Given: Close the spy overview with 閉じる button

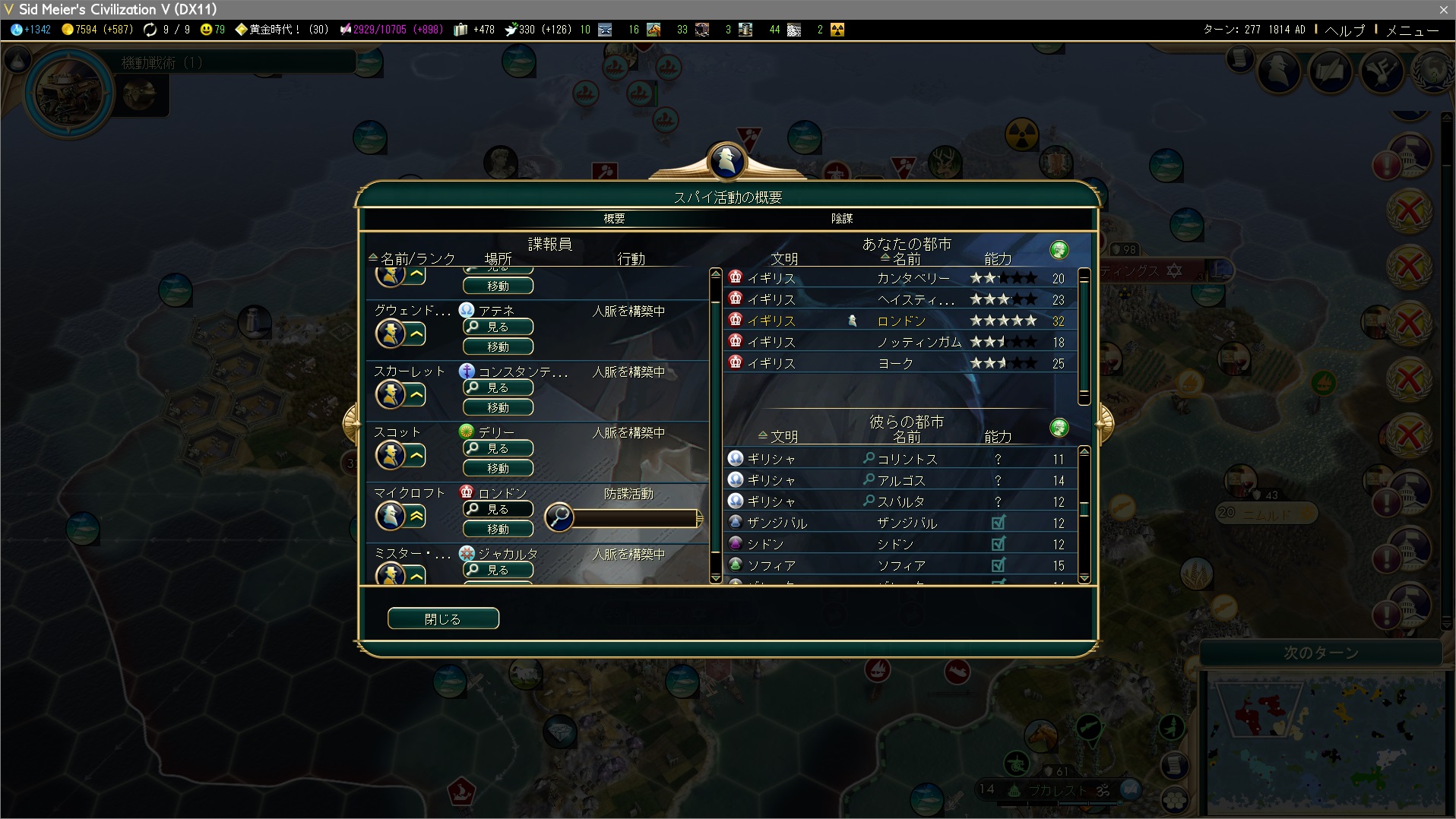Looking at the screenshot, I should pyautogui.click(x=443, y=618).
